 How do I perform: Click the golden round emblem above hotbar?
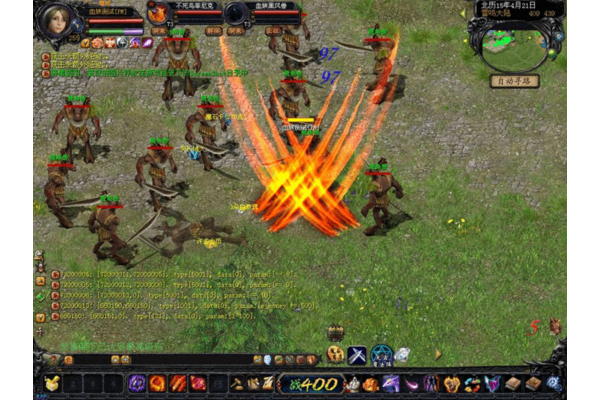point(335,354)
